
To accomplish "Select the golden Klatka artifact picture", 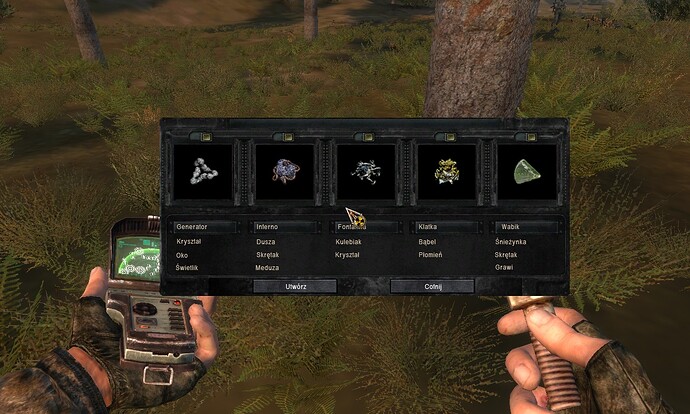I will [446, 170].
